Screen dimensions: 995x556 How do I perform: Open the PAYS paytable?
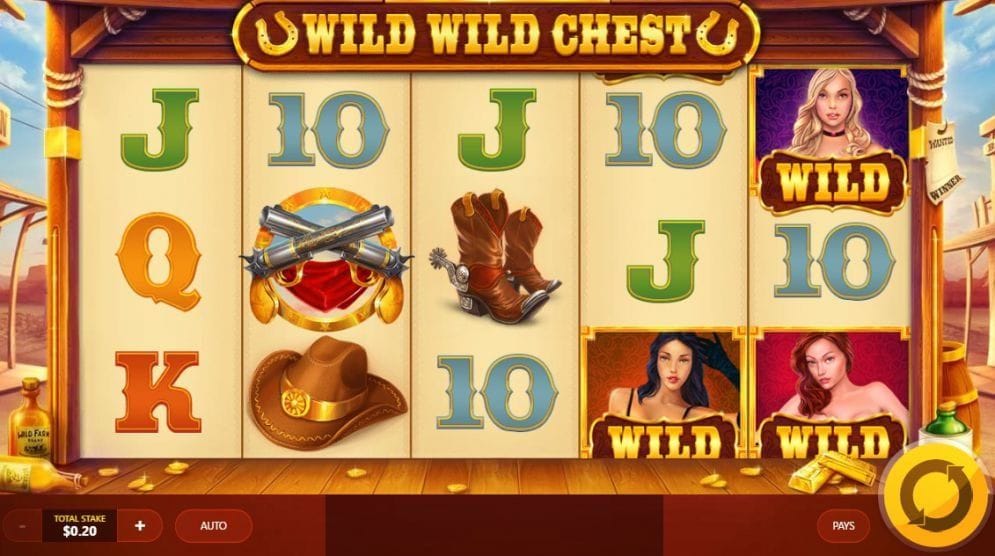843,525
